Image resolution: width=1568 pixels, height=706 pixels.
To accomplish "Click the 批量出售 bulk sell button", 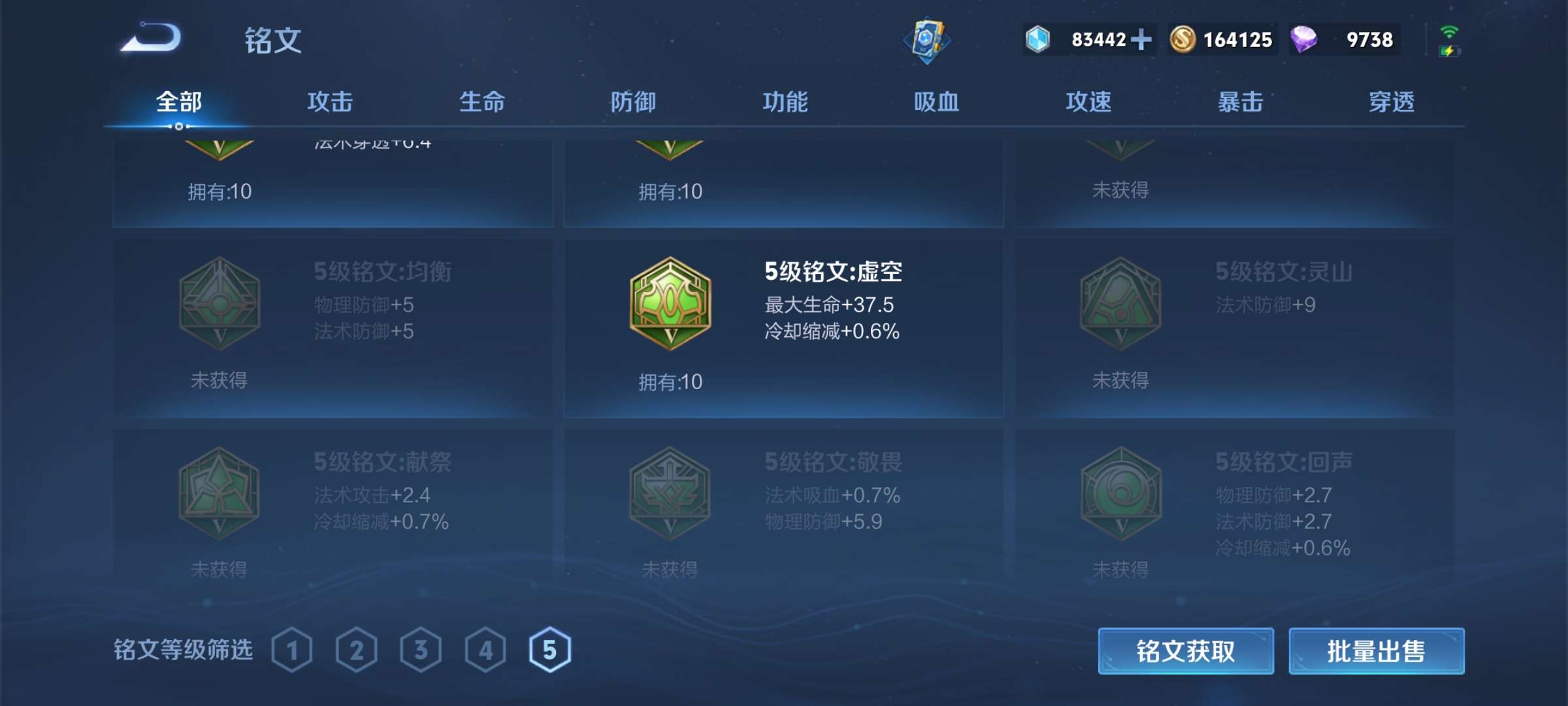I will click(1376, 651).
